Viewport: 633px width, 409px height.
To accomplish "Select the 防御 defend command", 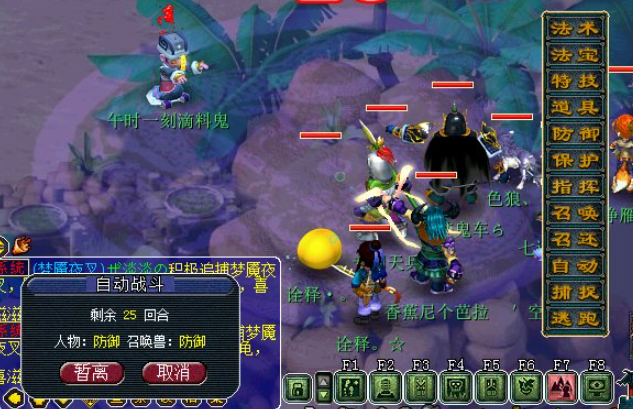I will (575, 133).
